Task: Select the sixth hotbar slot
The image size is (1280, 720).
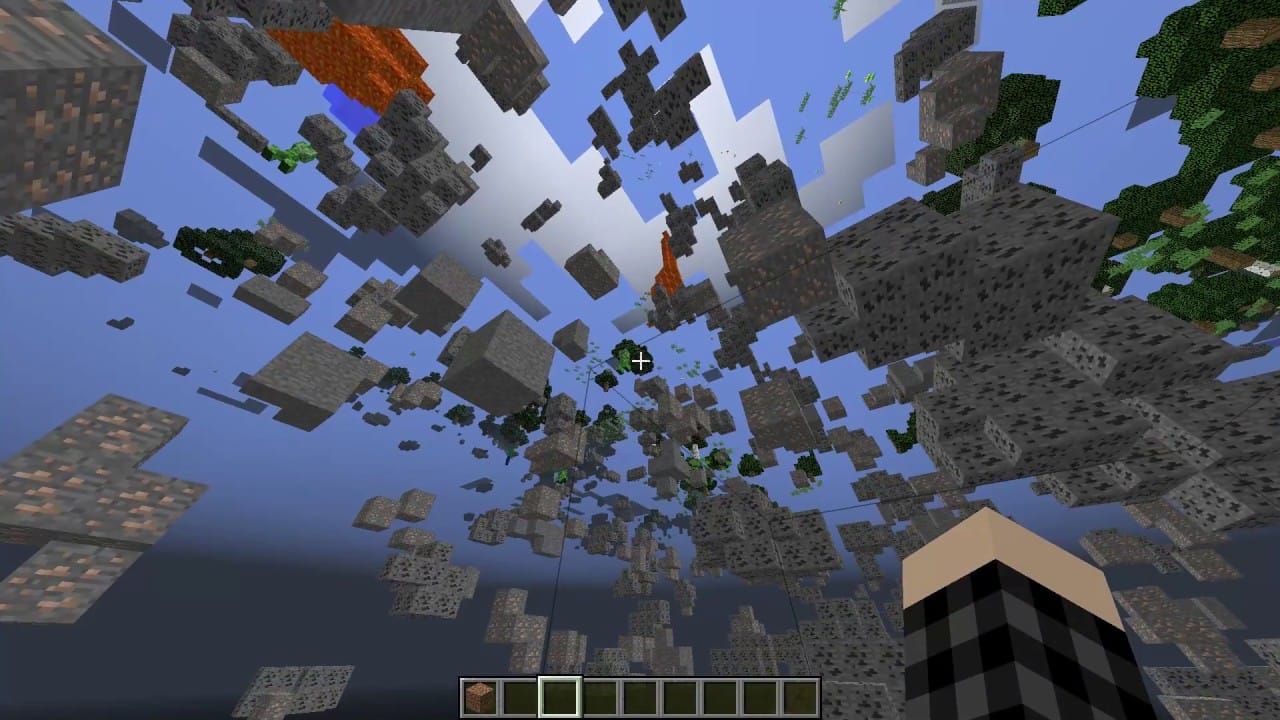Action: click(x=681, y=690)
